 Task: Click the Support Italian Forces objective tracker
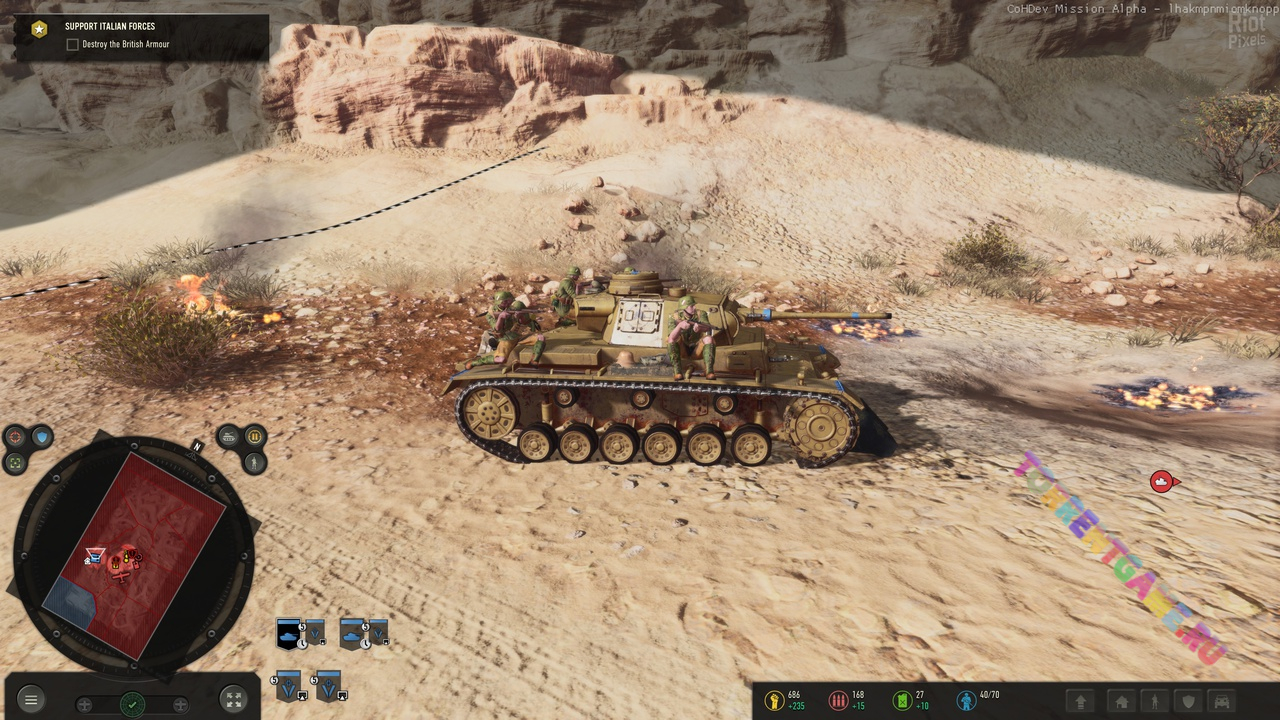pos(110,27)
